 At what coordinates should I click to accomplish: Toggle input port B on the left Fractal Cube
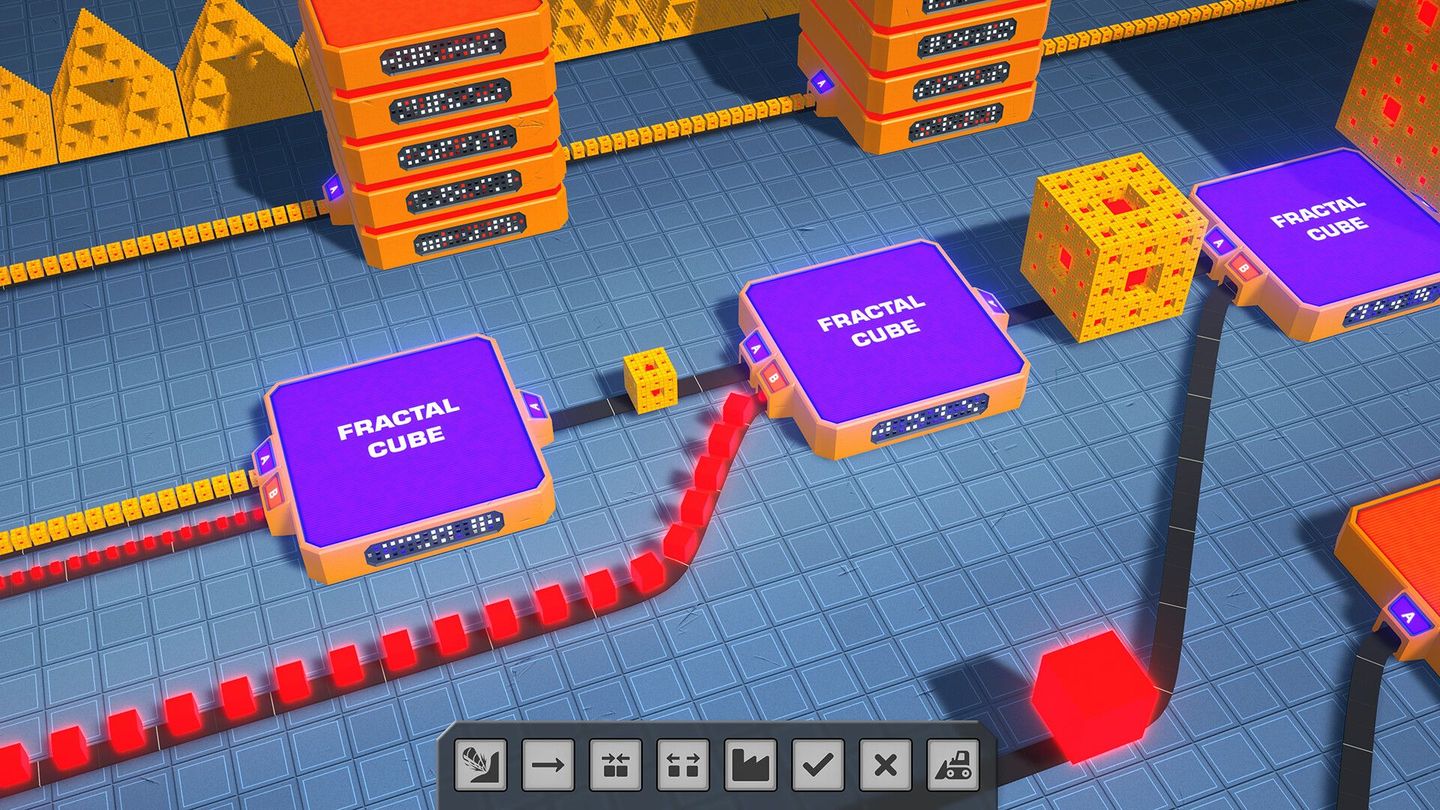pyautogui.click(x=272, y=493)
